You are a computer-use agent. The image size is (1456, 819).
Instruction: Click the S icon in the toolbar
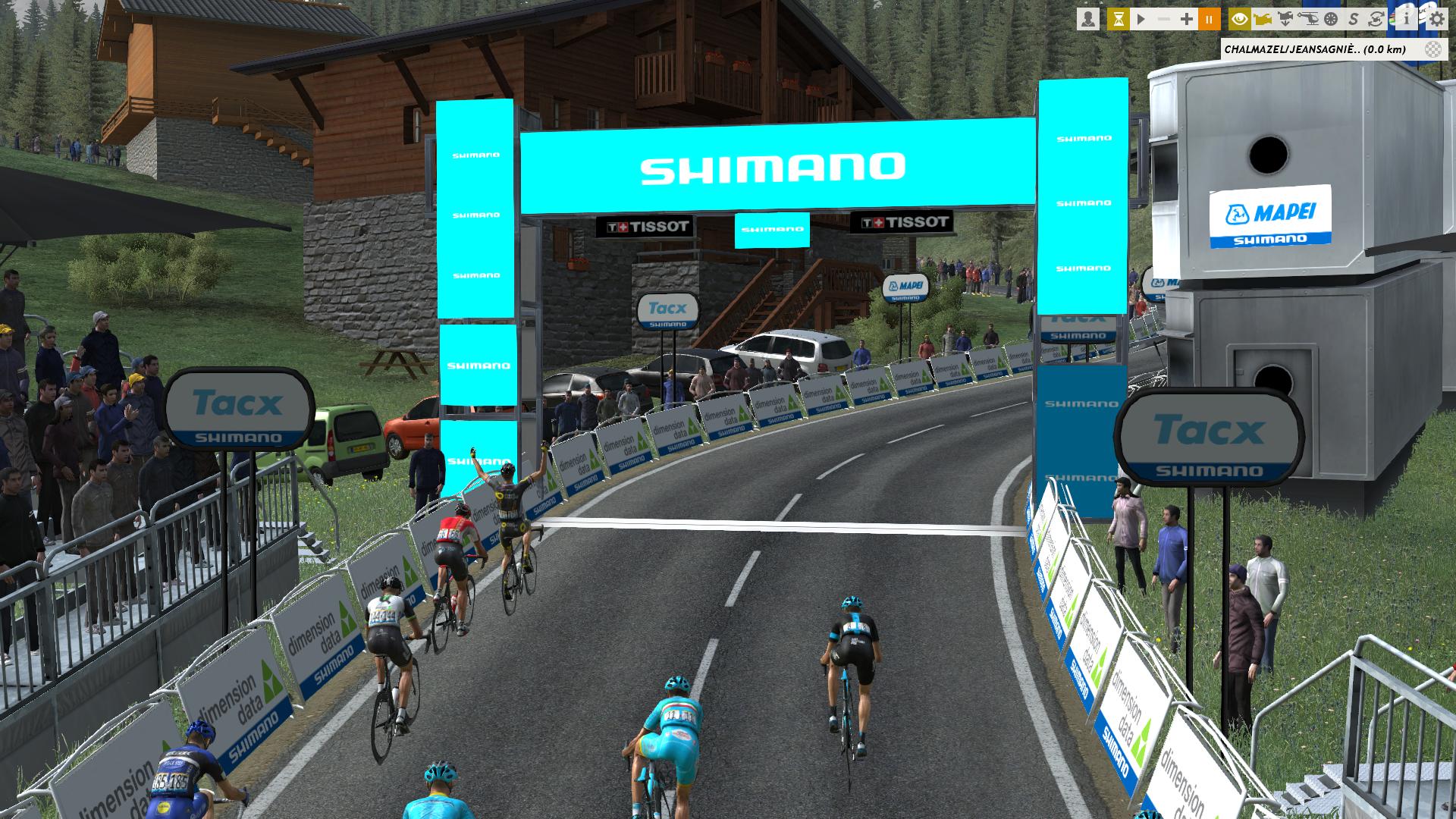pos(1354,19)
